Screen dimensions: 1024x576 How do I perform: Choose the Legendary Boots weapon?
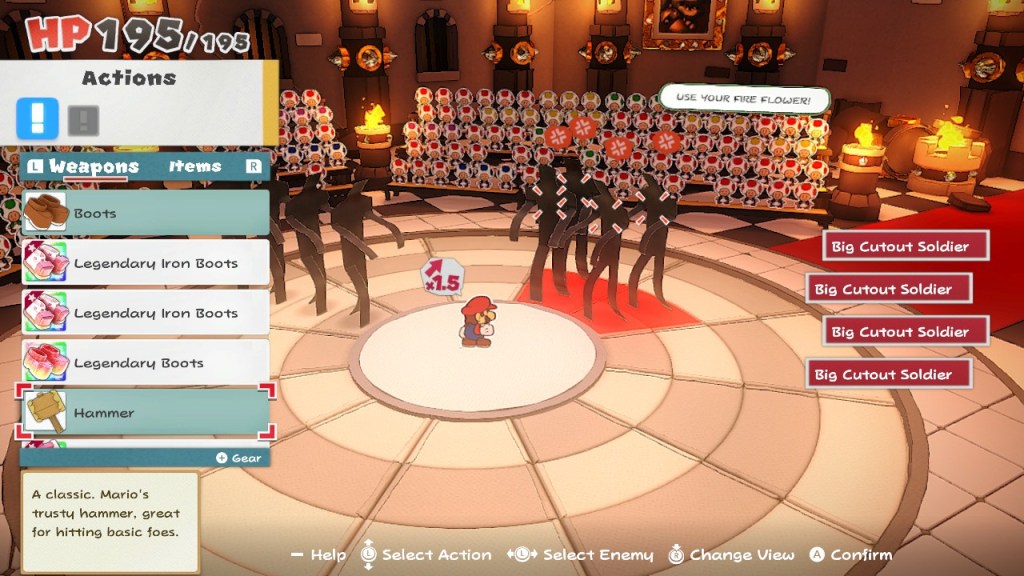coord(145,363)
